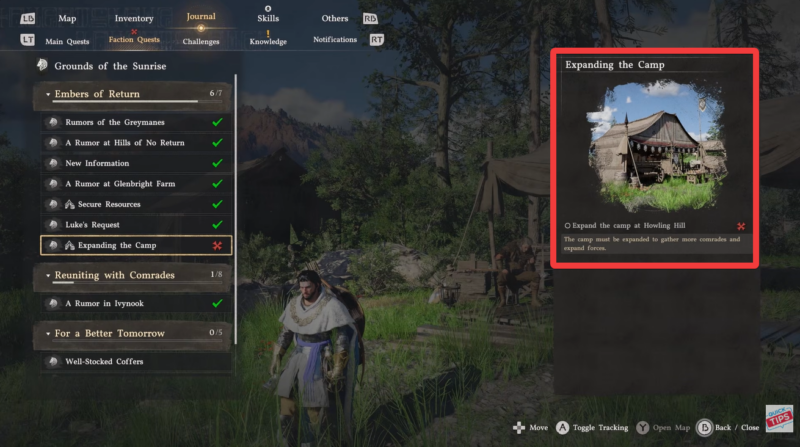Screen dimensions: 800x447
Task: Choose the Luke's Request quest
Action: [92, 225]
